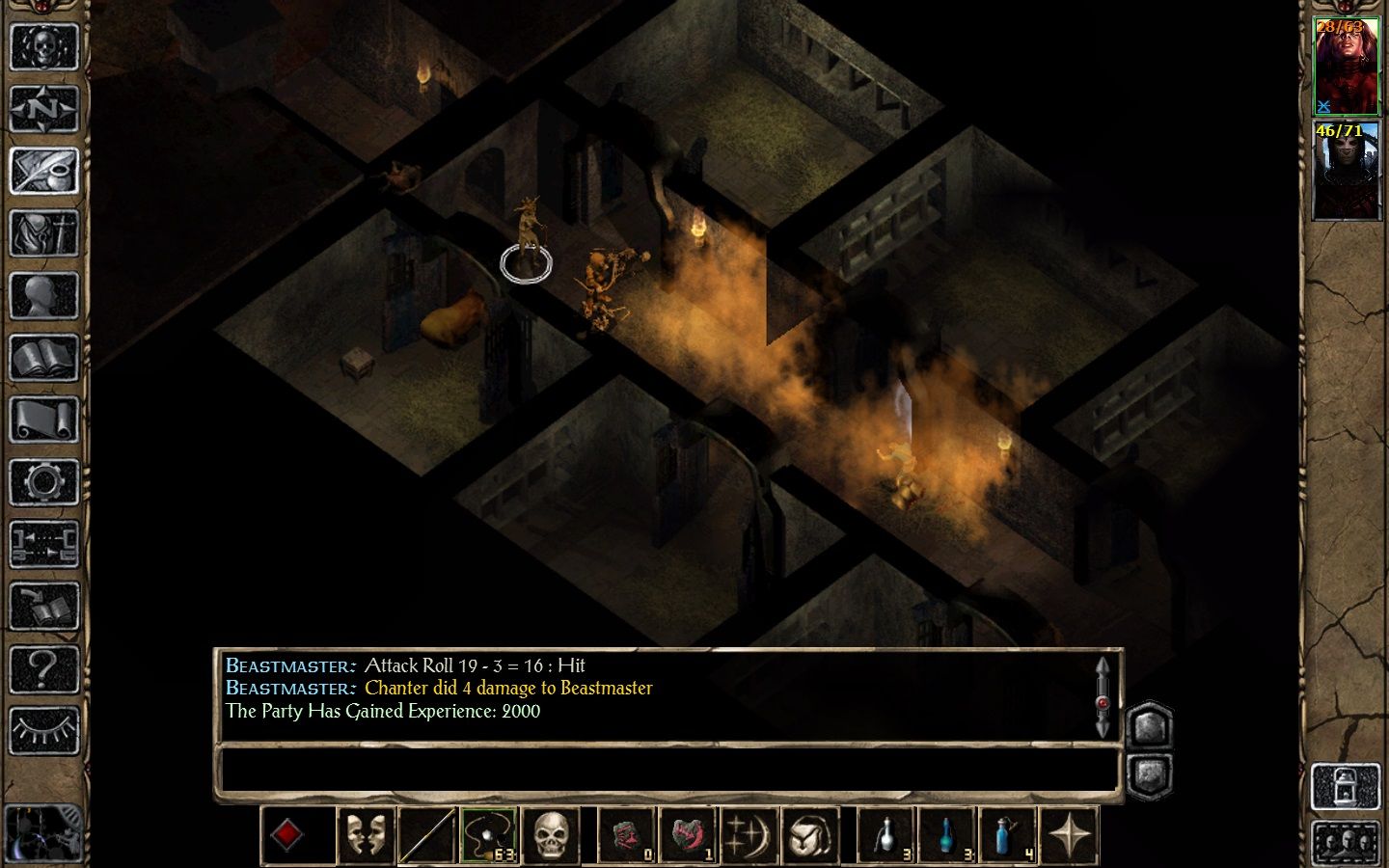Select the first character portrait with red hair

1347,68
